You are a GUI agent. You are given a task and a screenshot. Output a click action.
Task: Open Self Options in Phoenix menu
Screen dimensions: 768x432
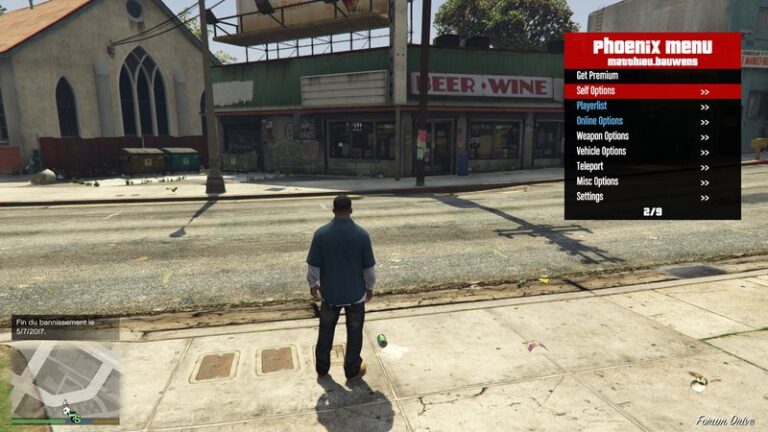[652, 91]
